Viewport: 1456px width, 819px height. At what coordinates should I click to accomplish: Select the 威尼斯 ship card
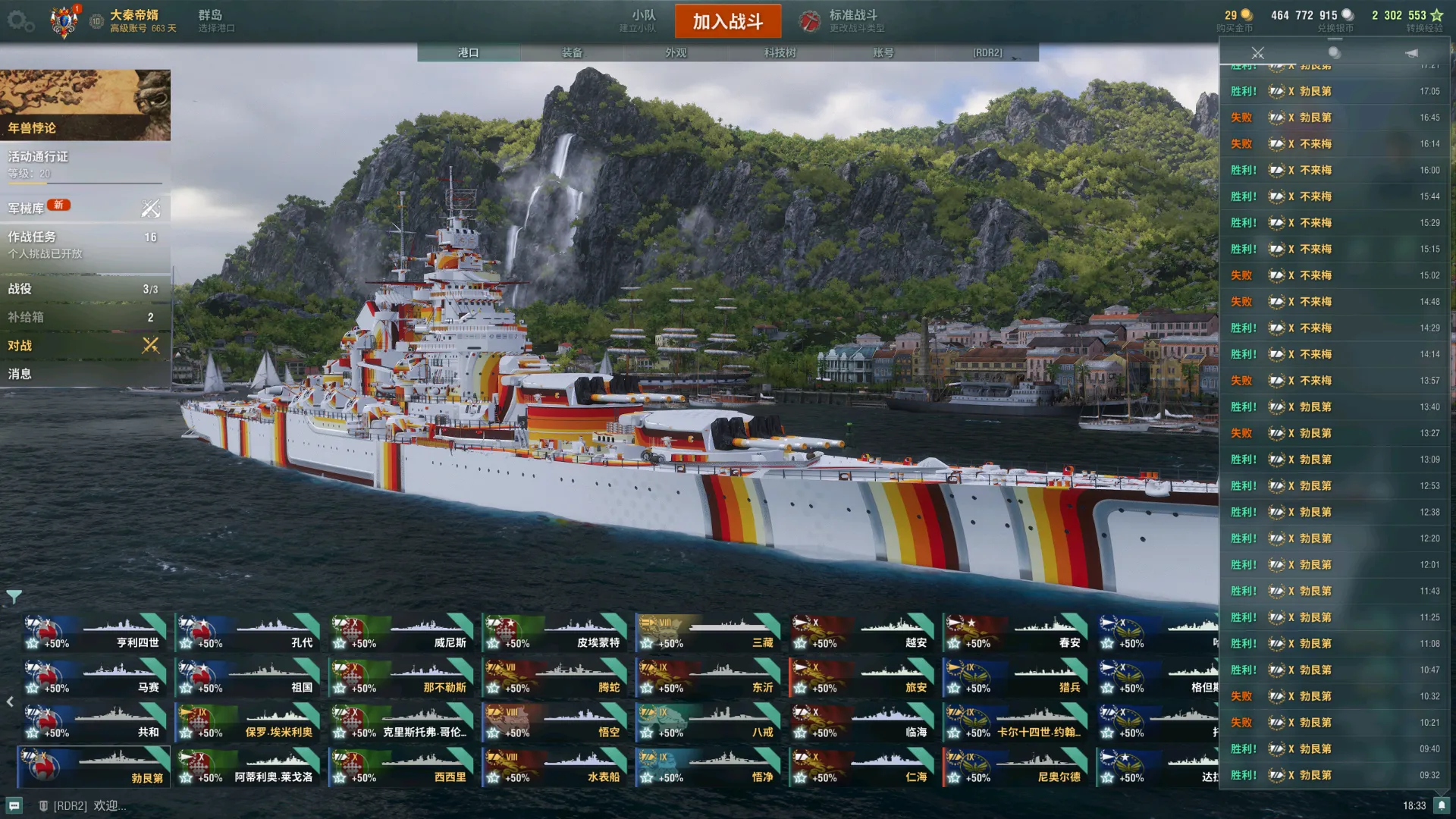tap(401, 633)
